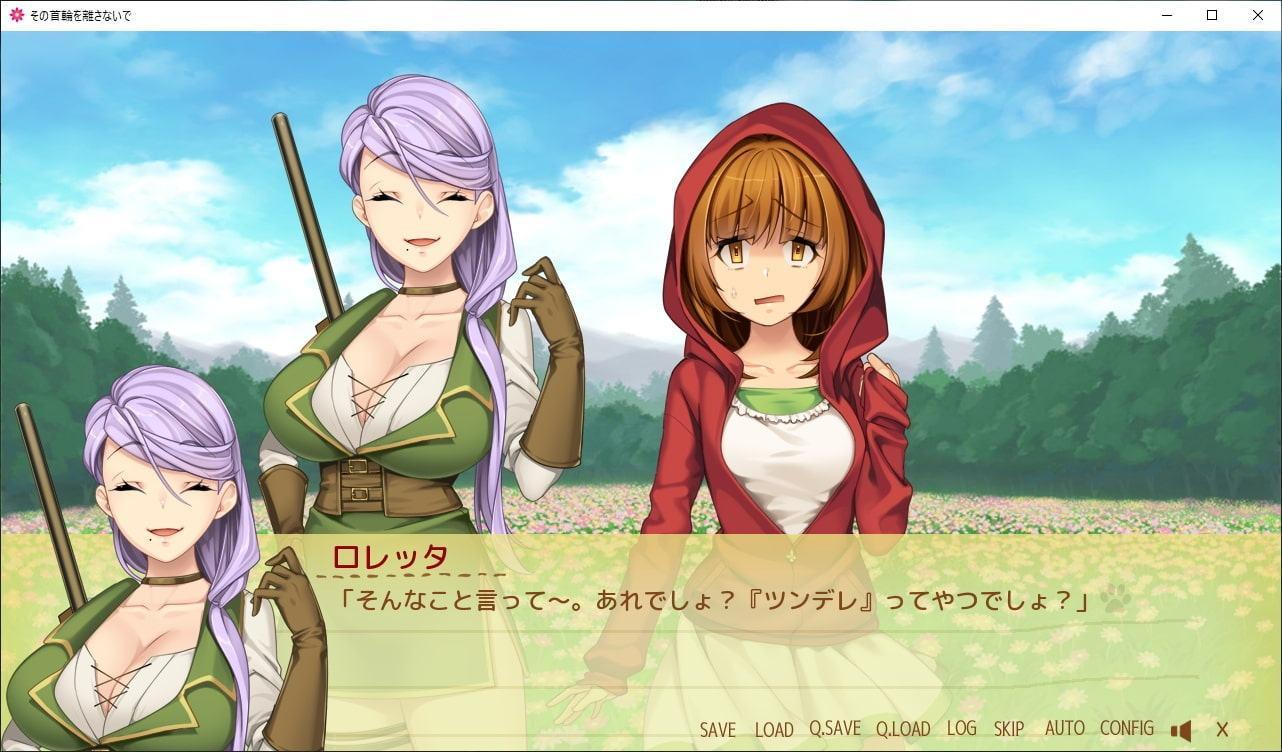Open the SAVE menu
Screen dimensions: 1282x752
(x=717, y=730)
